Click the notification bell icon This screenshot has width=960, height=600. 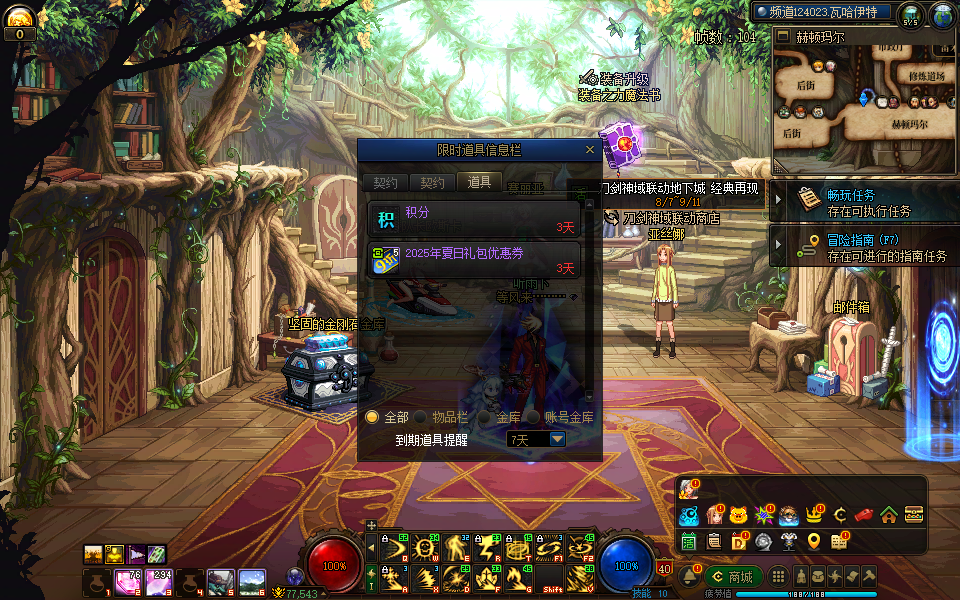688,576
